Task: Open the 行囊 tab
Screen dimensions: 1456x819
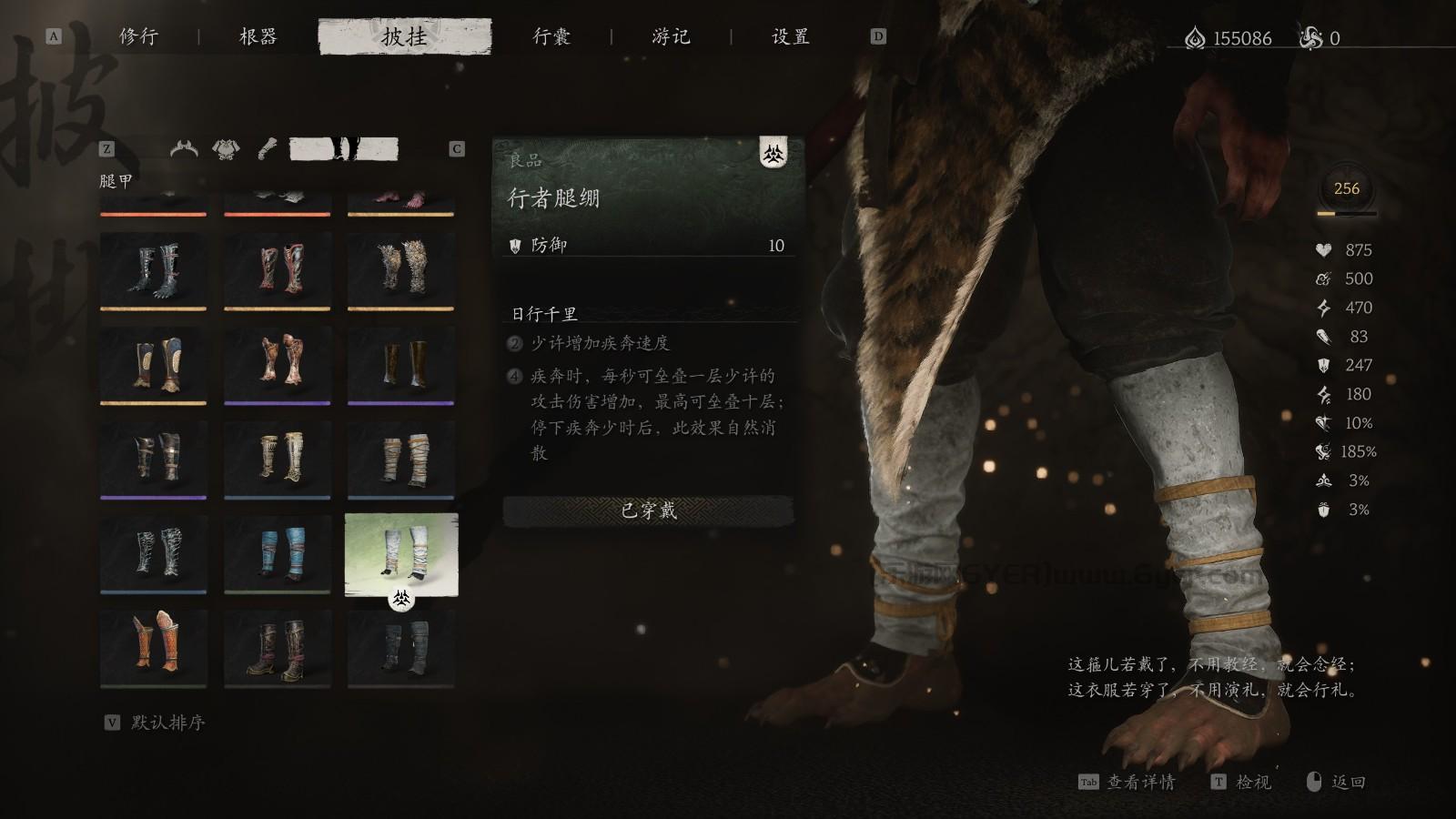Action: tap(550, 37)
